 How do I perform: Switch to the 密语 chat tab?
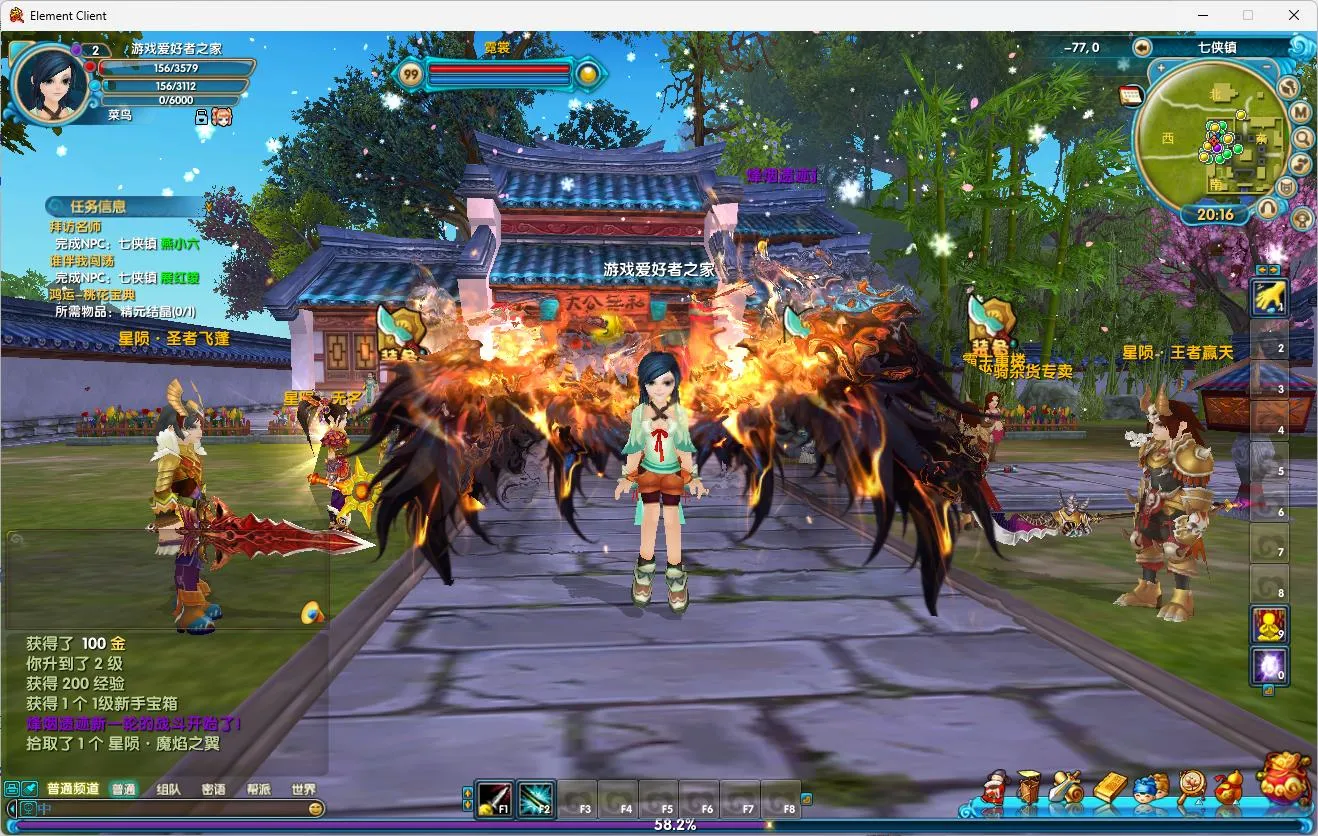213,789
